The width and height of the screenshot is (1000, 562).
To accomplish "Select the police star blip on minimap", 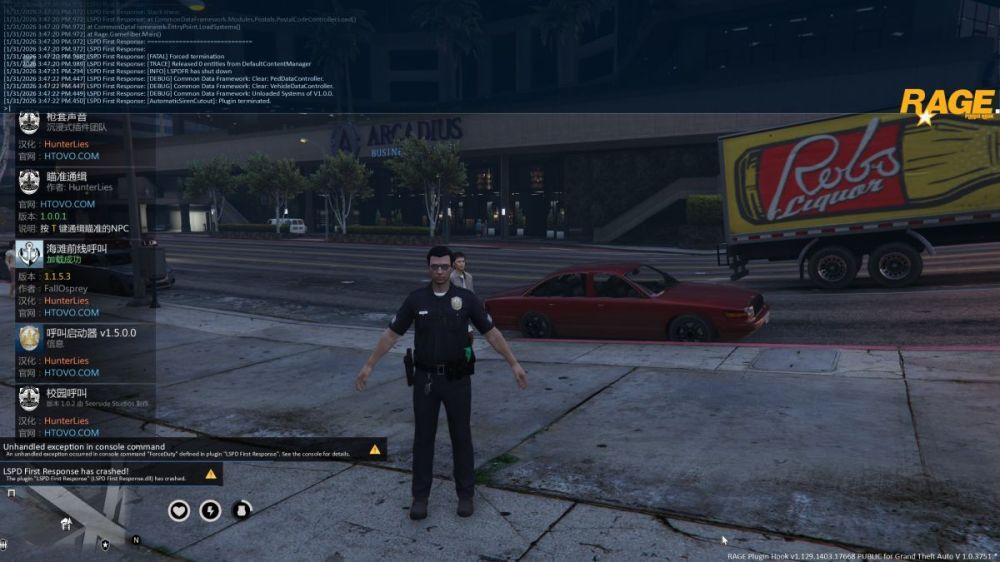I will (x=105, y=545).
